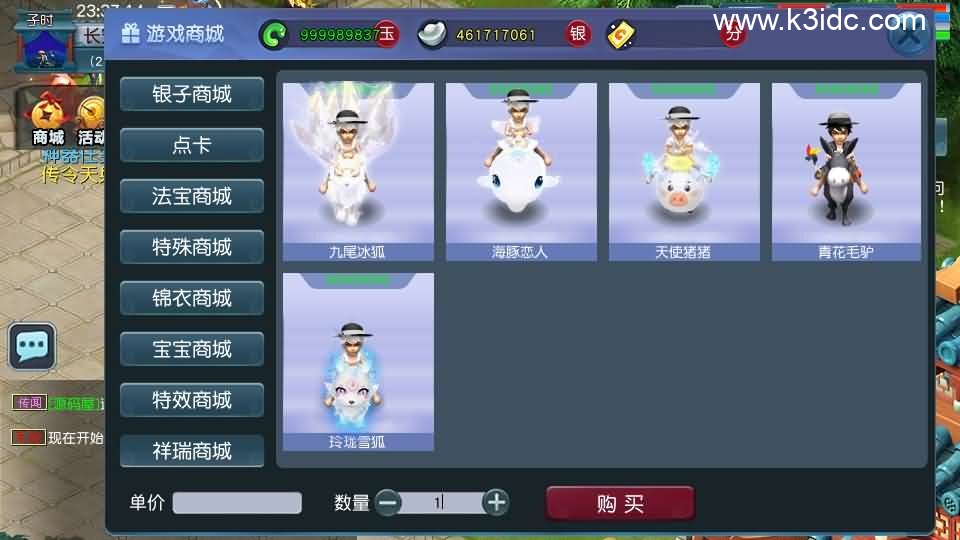Pick the 天使猪猪 mount card

tap(684, 172)
